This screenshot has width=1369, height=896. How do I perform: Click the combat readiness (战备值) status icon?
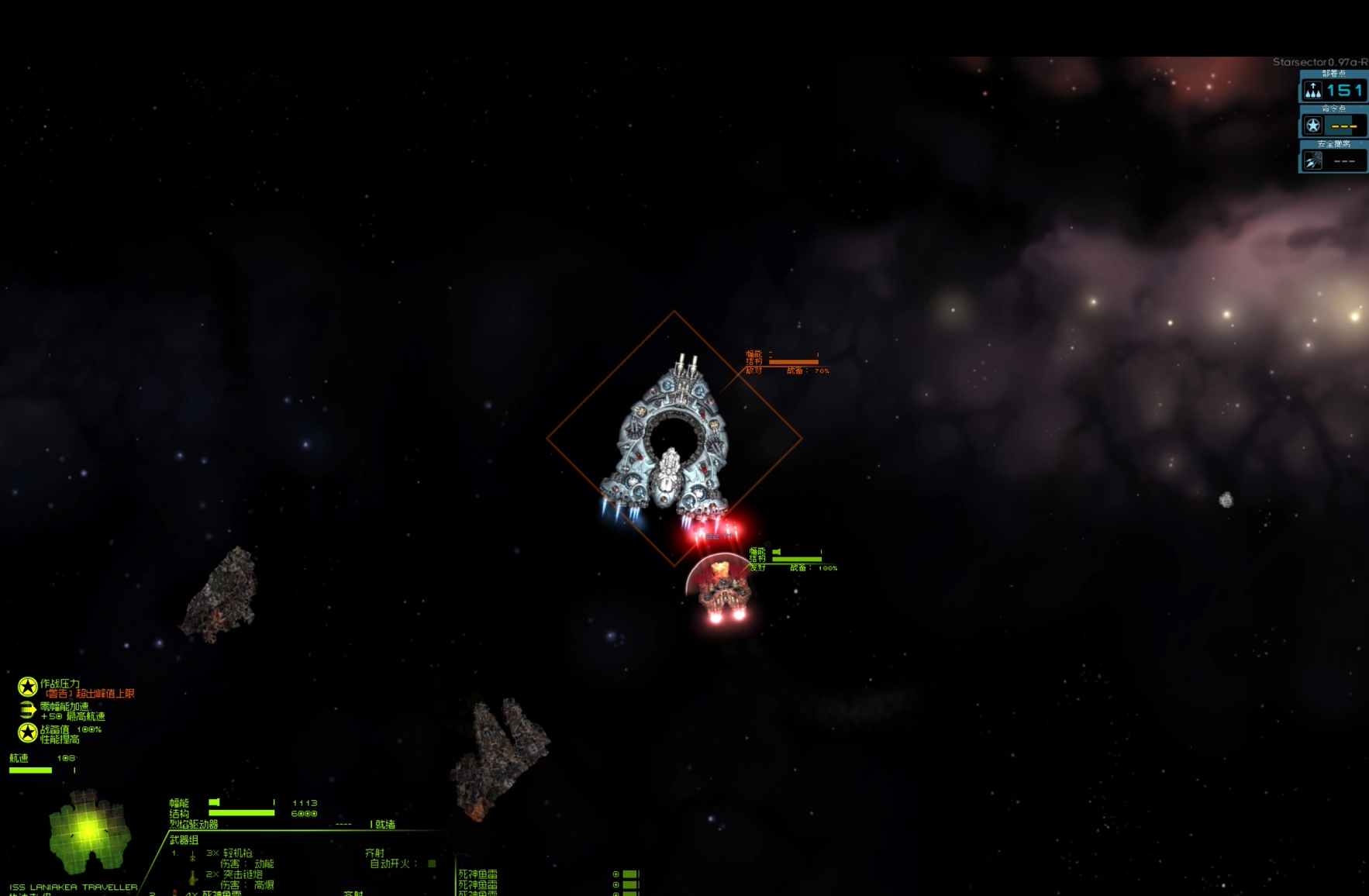(28, 732)
